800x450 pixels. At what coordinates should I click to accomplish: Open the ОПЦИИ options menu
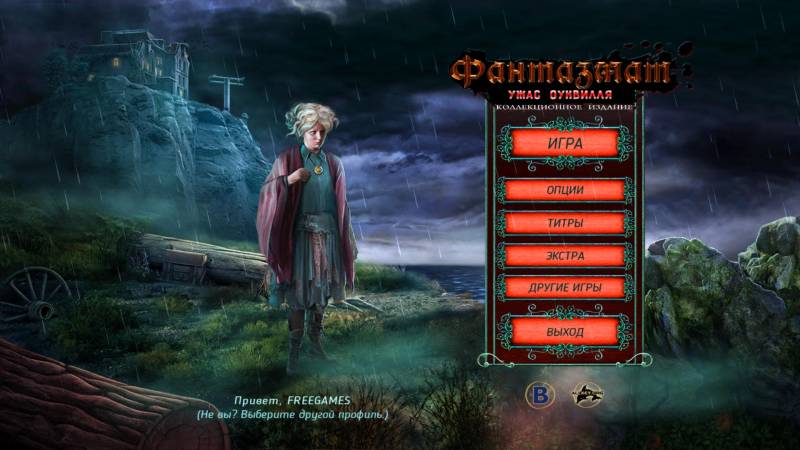[565, 190]
